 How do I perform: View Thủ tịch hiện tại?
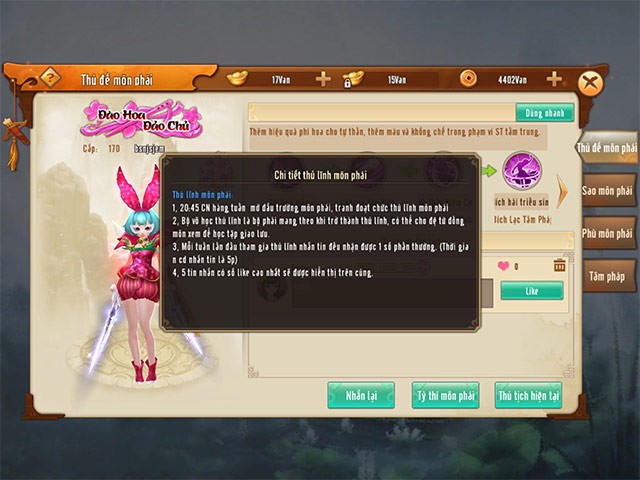click(x=528, y=396)
